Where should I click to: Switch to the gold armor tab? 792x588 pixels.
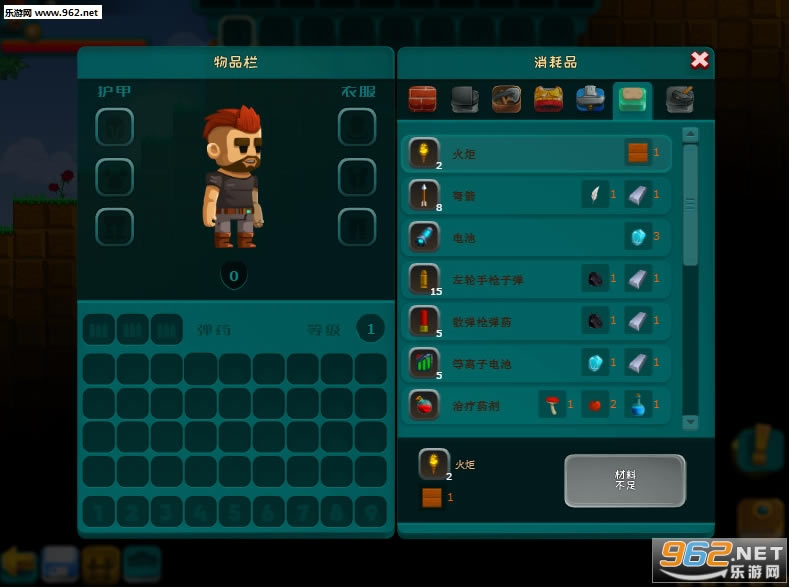point(548,99)
